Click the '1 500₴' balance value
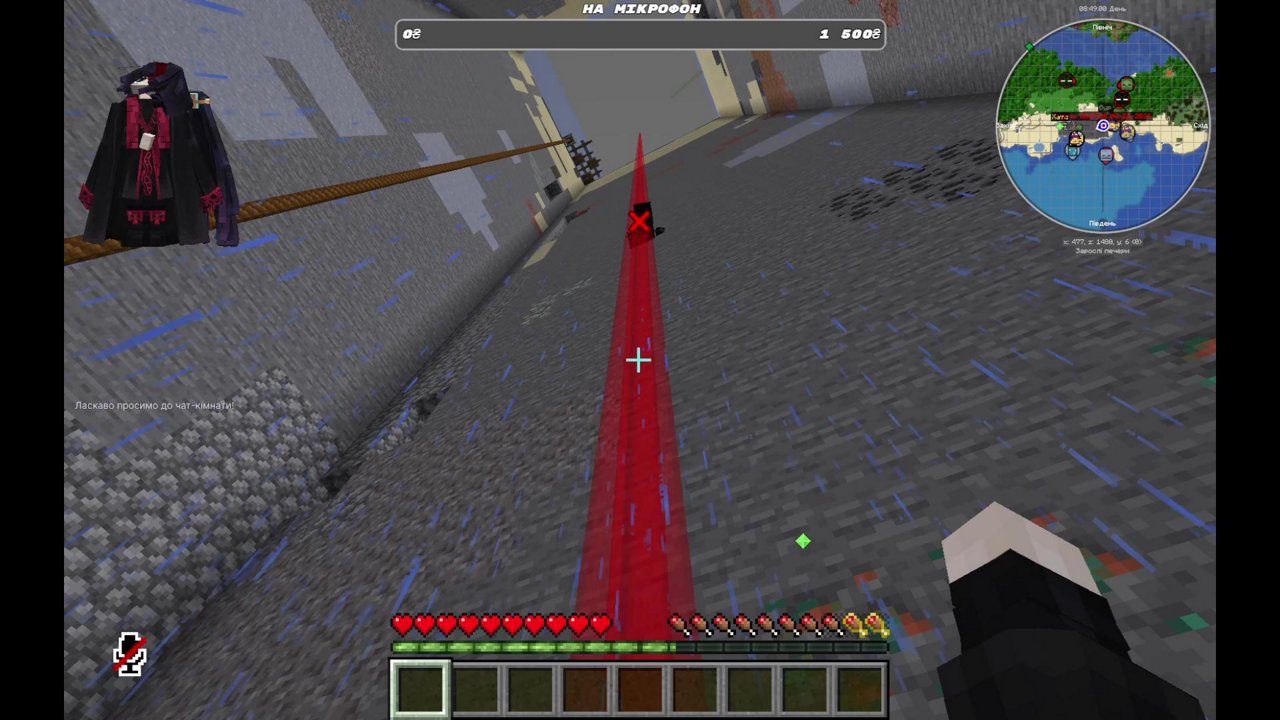This screenshot has width=1280, height=720. 847,33
